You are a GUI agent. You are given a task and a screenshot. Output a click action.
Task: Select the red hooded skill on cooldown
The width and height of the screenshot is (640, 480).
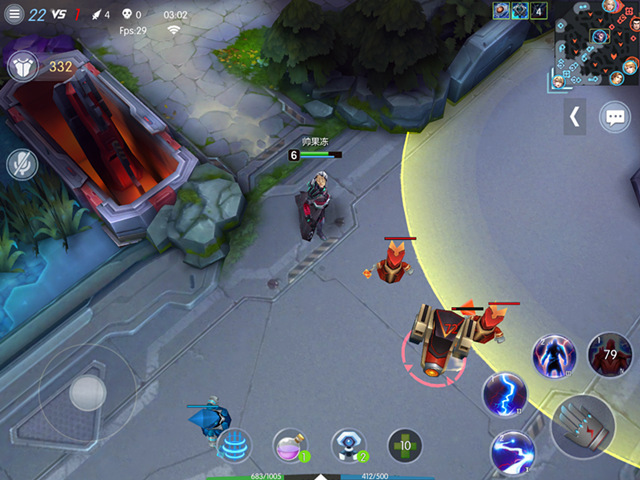(609, 355)
